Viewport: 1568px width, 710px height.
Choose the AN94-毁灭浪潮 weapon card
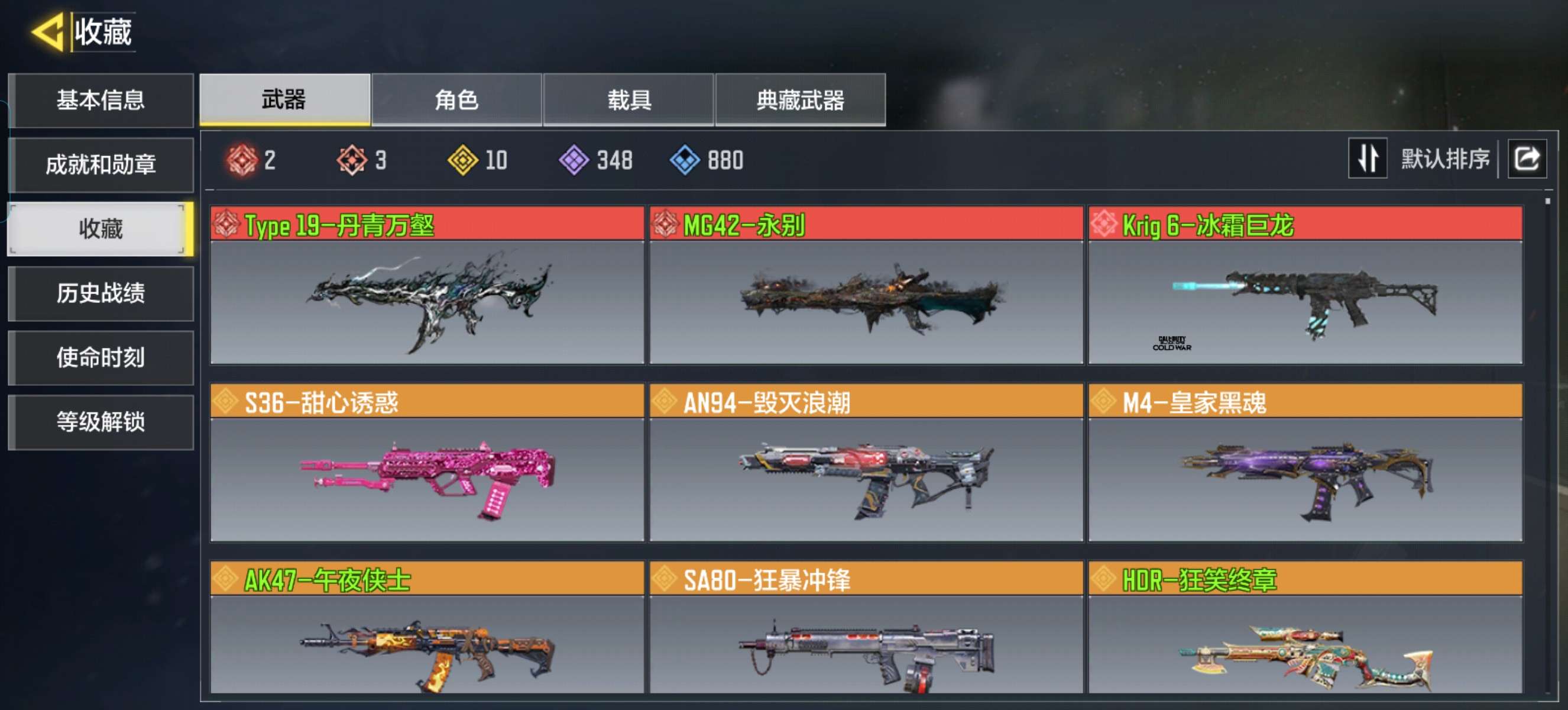(866, 462)
